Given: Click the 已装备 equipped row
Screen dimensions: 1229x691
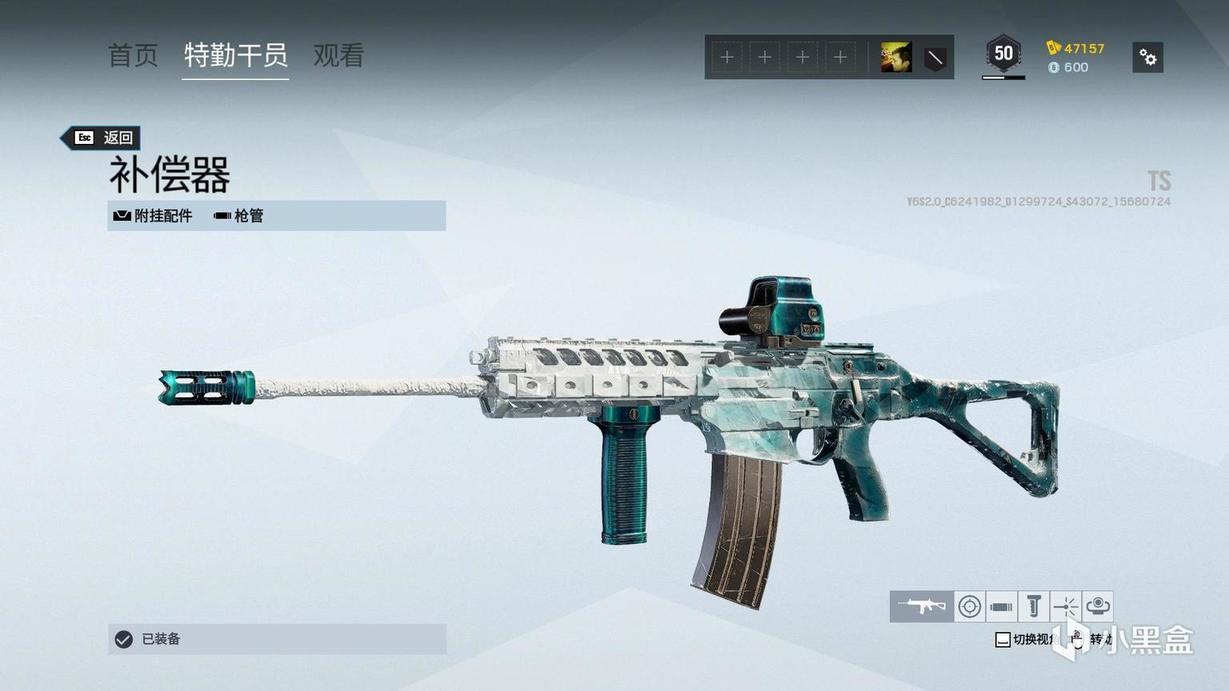Looking at the screenshot, I should (x=277, y=639).
